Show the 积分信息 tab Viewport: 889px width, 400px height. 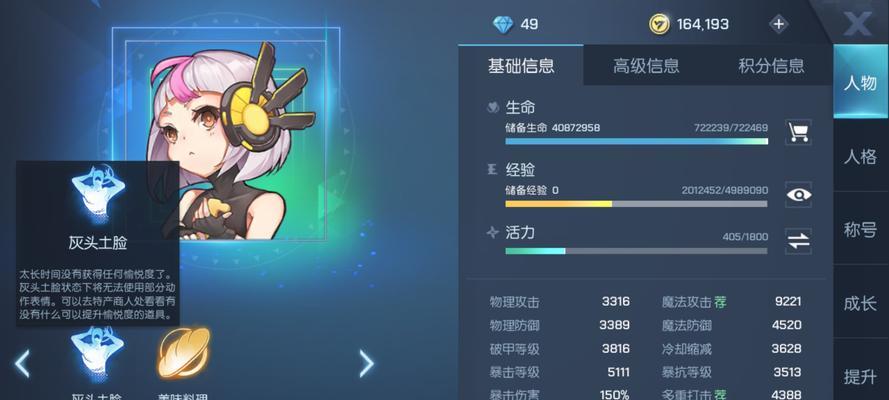771,66
